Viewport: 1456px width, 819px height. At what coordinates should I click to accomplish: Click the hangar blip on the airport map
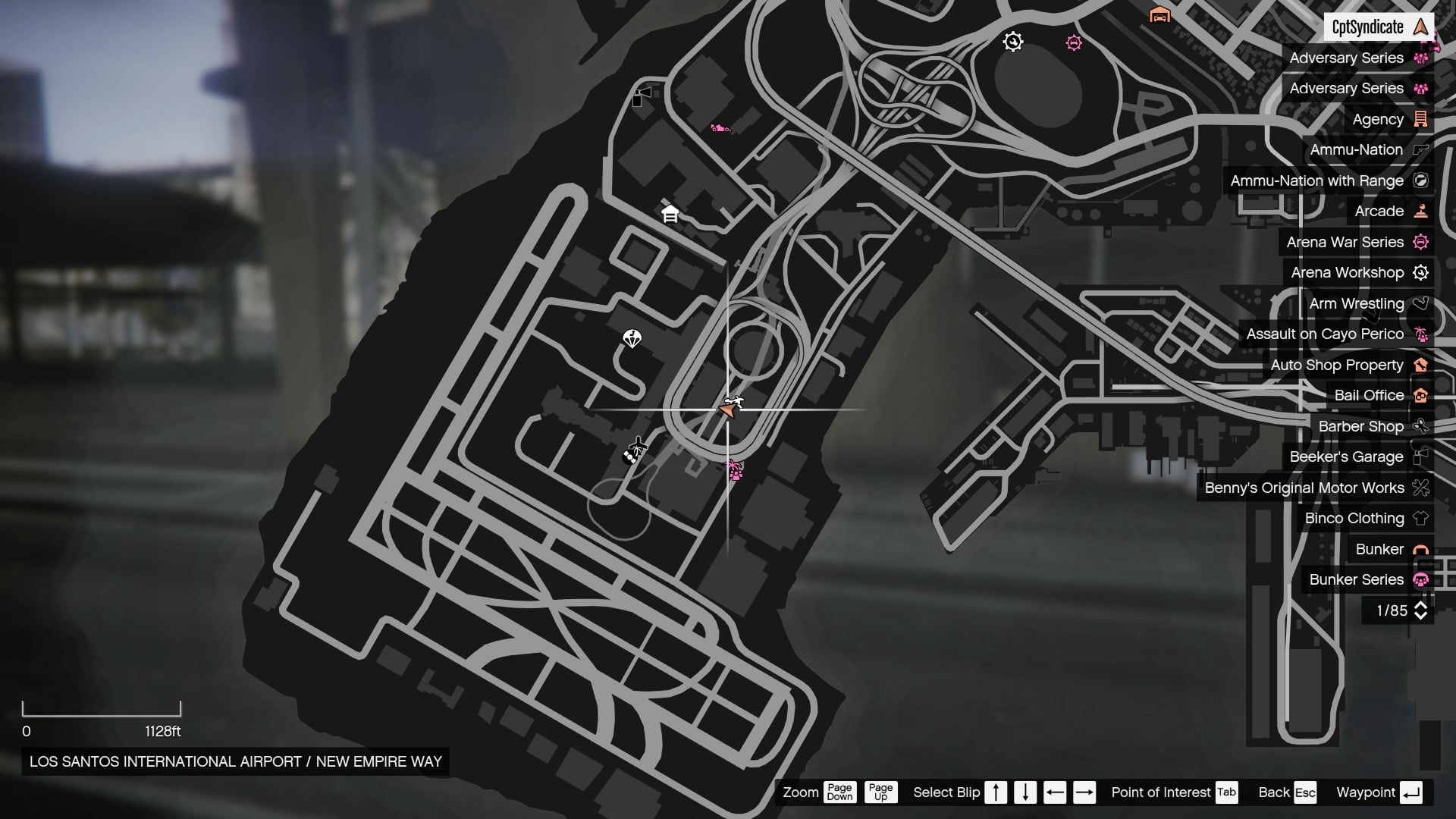(x=670, y=216)
